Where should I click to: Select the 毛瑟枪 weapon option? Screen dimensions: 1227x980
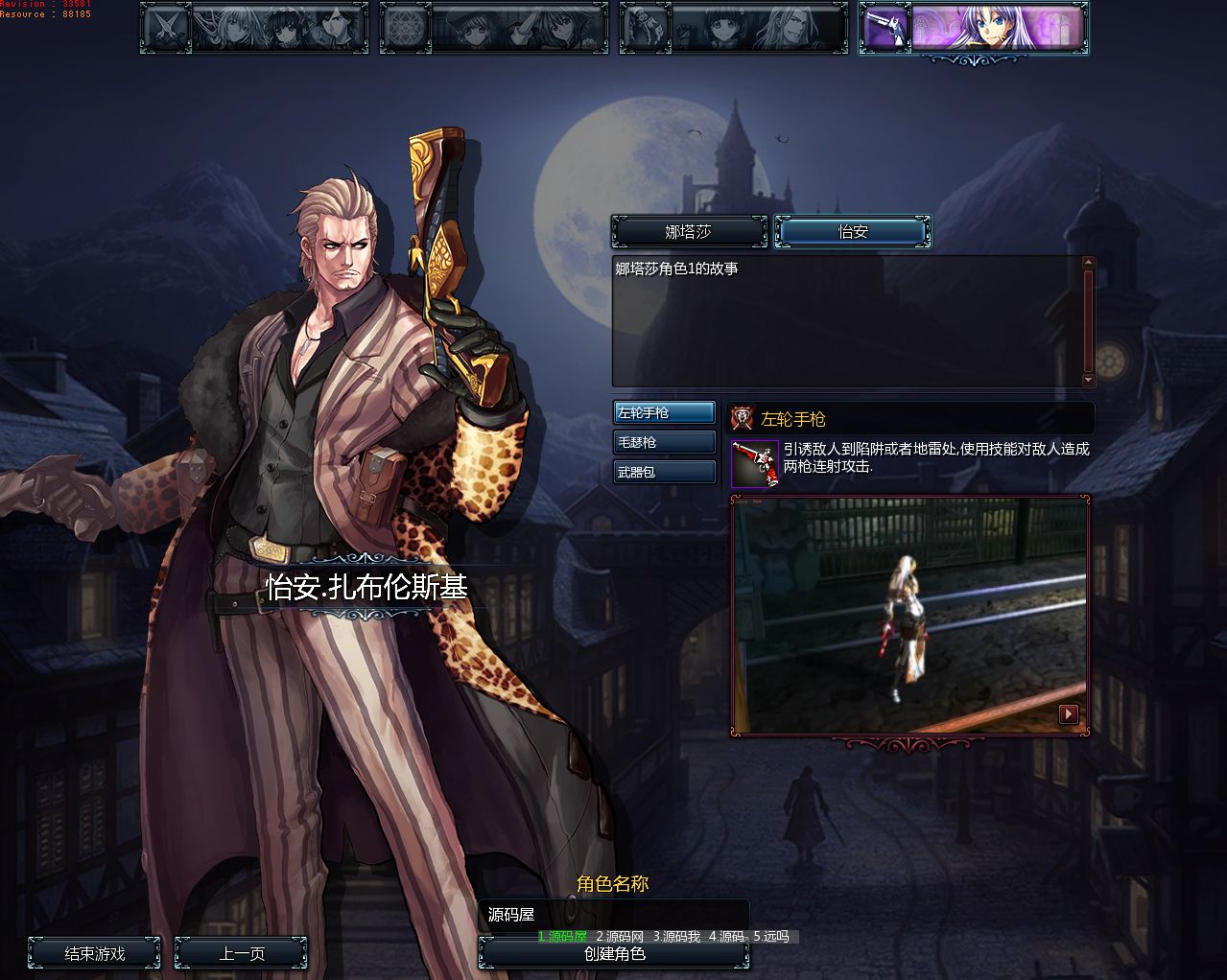click(664, 443)
